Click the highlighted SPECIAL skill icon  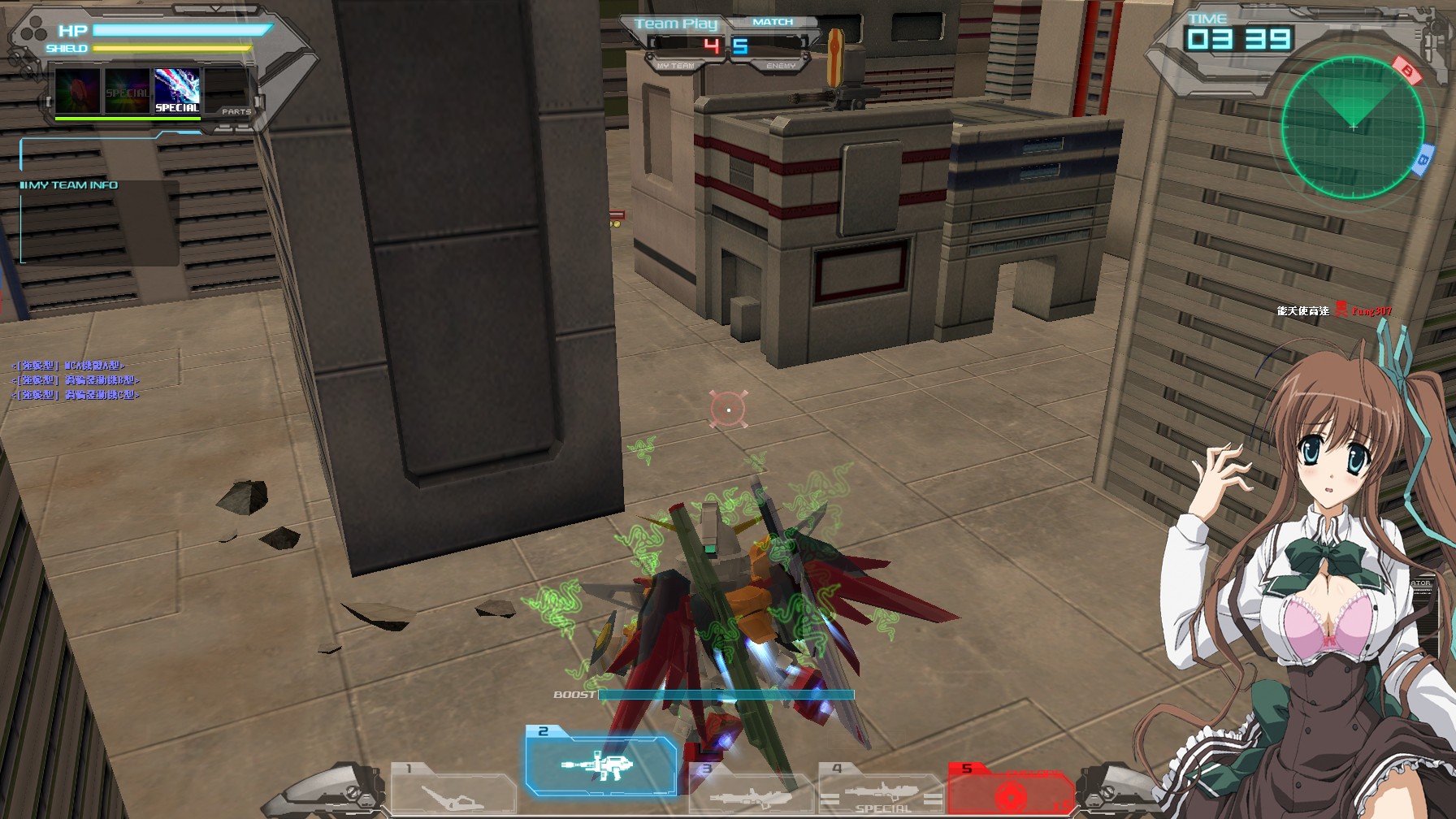tap(177, 89)
